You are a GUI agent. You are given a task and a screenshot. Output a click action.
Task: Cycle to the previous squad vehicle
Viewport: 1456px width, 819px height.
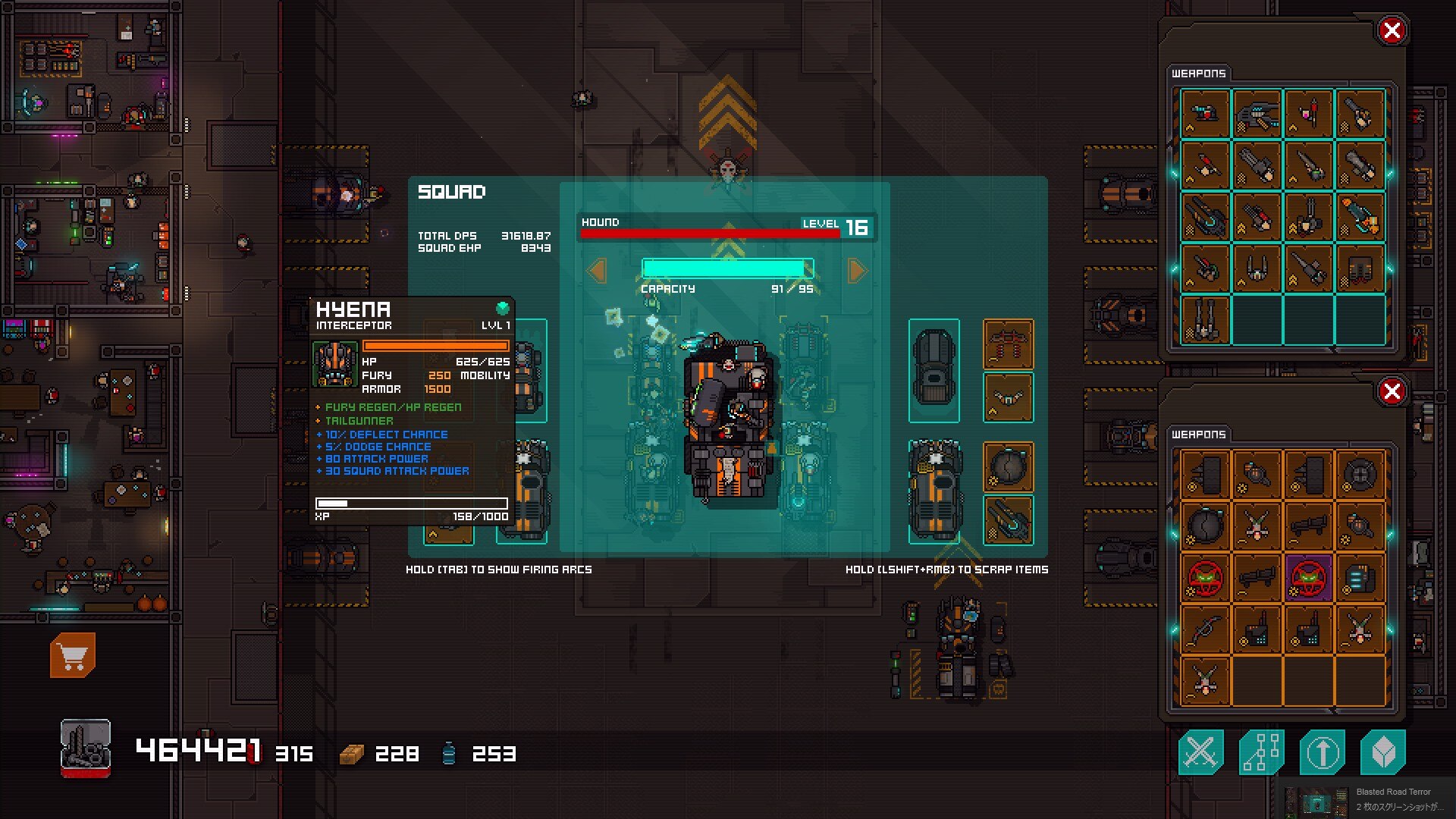(x=598, y=271)
